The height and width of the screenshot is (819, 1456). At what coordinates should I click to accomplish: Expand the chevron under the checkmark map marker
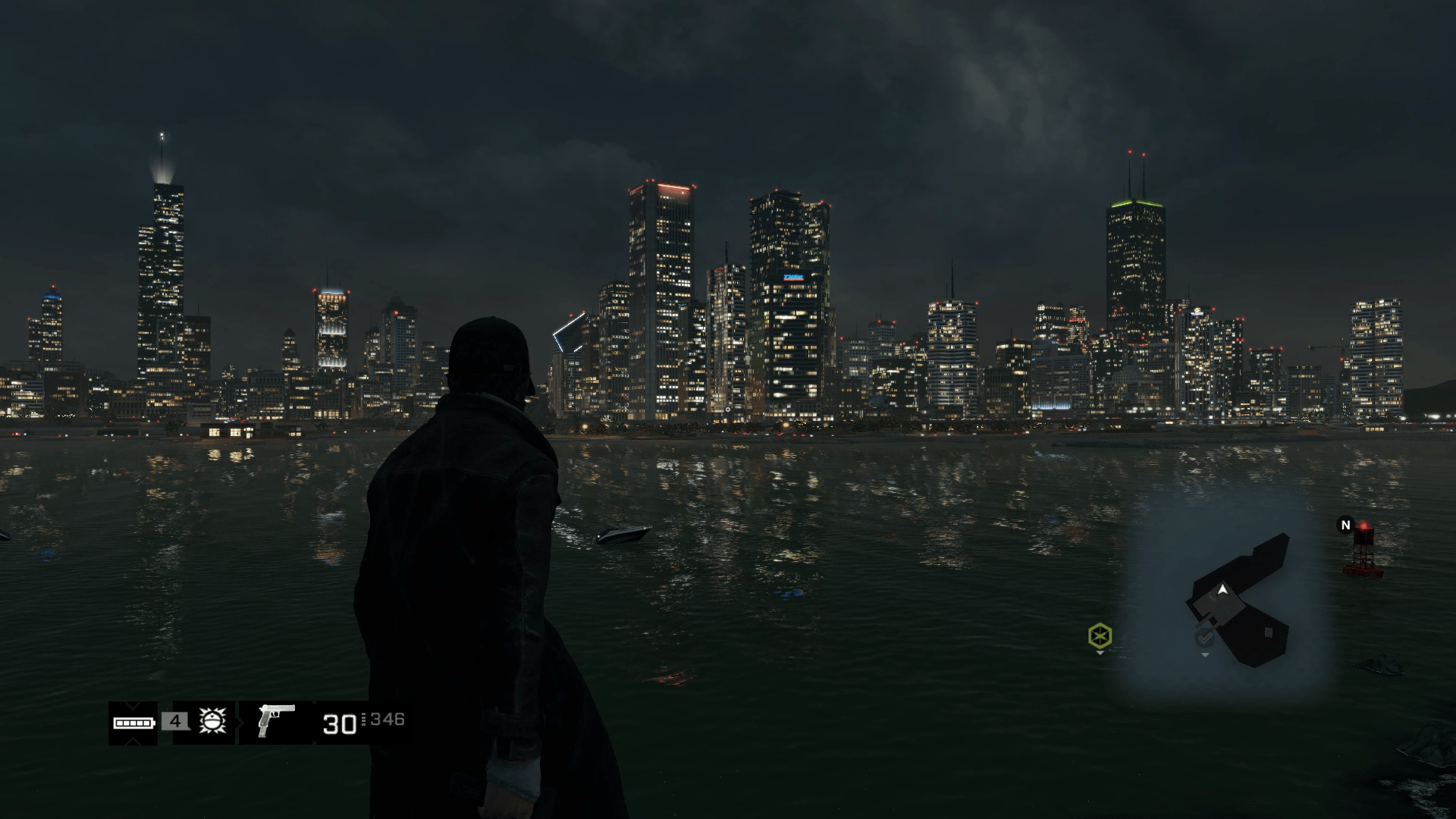tap(1205, 656)
